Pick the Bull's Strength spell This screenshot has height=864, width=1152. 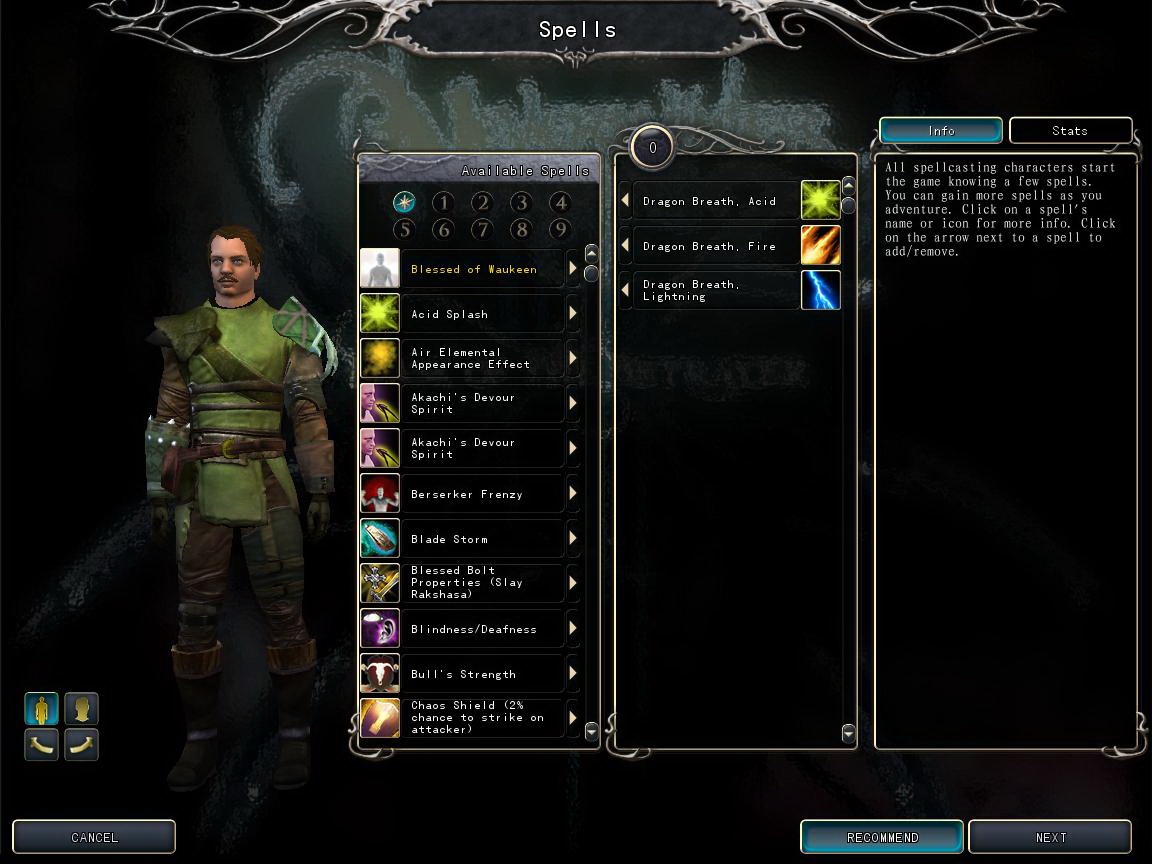coord(463,674)
